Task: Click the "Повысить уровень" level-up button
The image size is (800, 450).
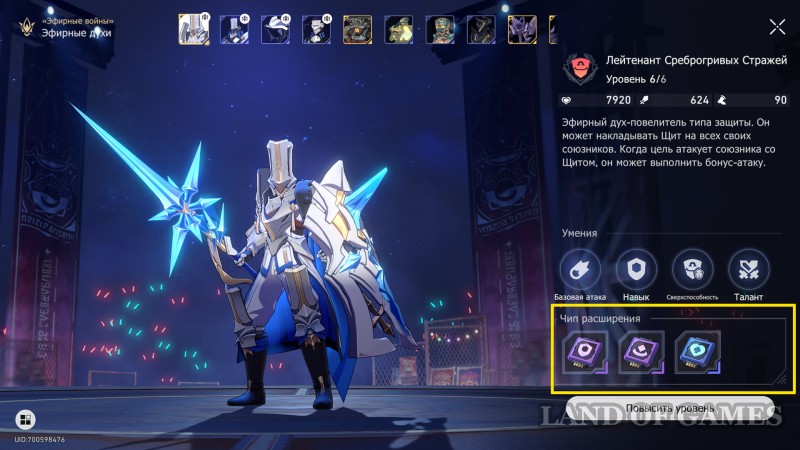Action: (x=670, y=409)
